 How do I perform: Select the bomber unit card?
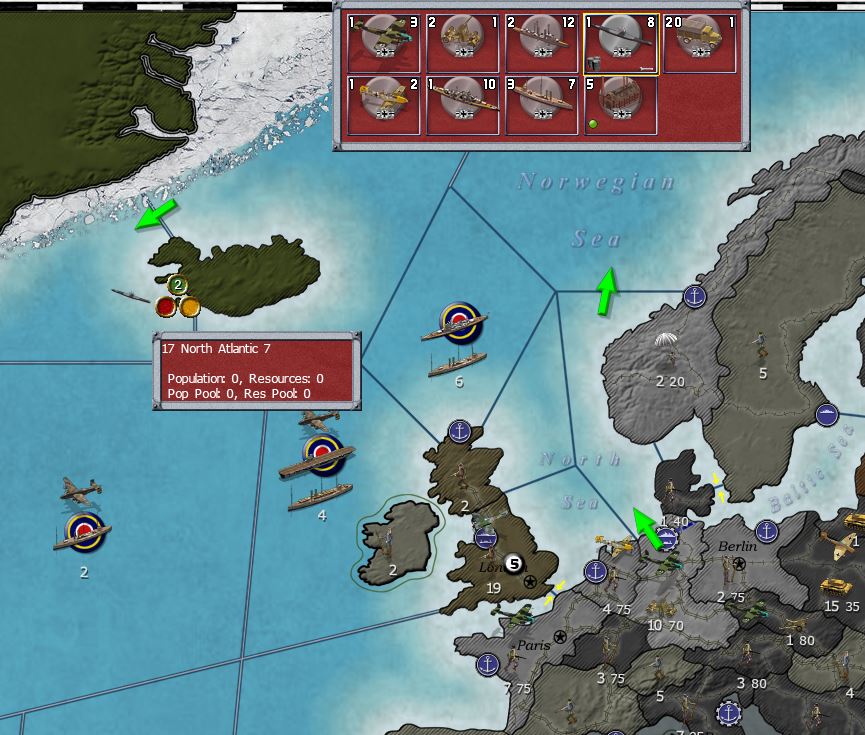pos(385,43)
